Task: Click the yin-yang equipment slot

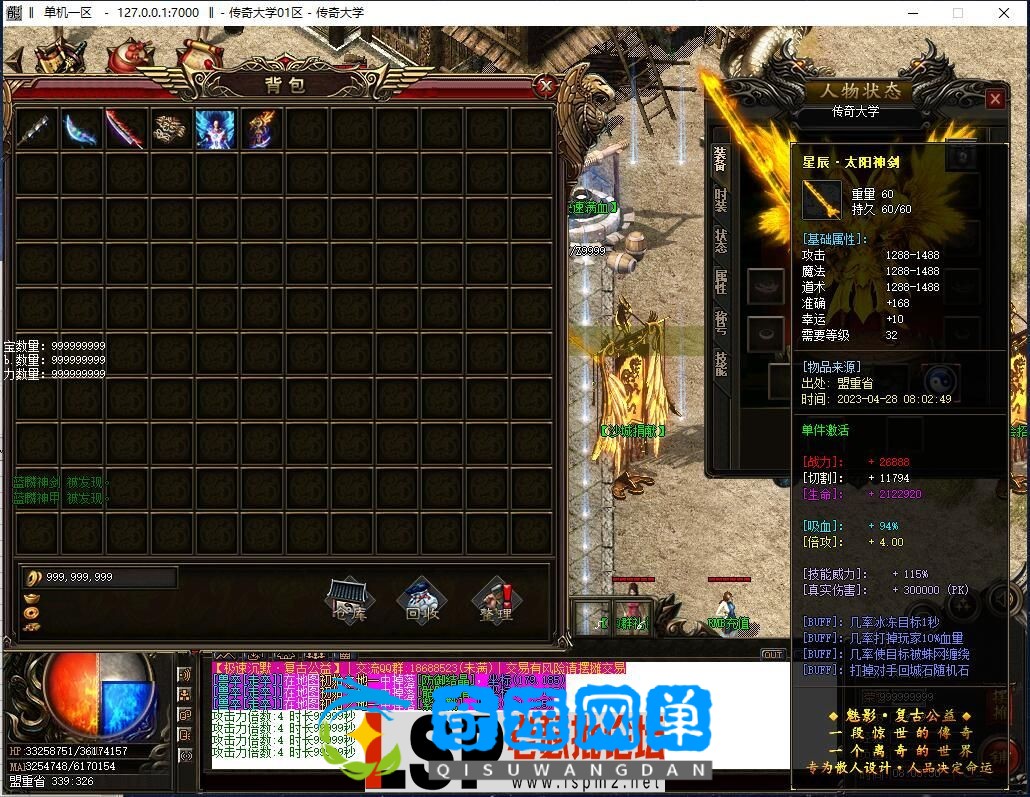Action: tap(938, 379)
